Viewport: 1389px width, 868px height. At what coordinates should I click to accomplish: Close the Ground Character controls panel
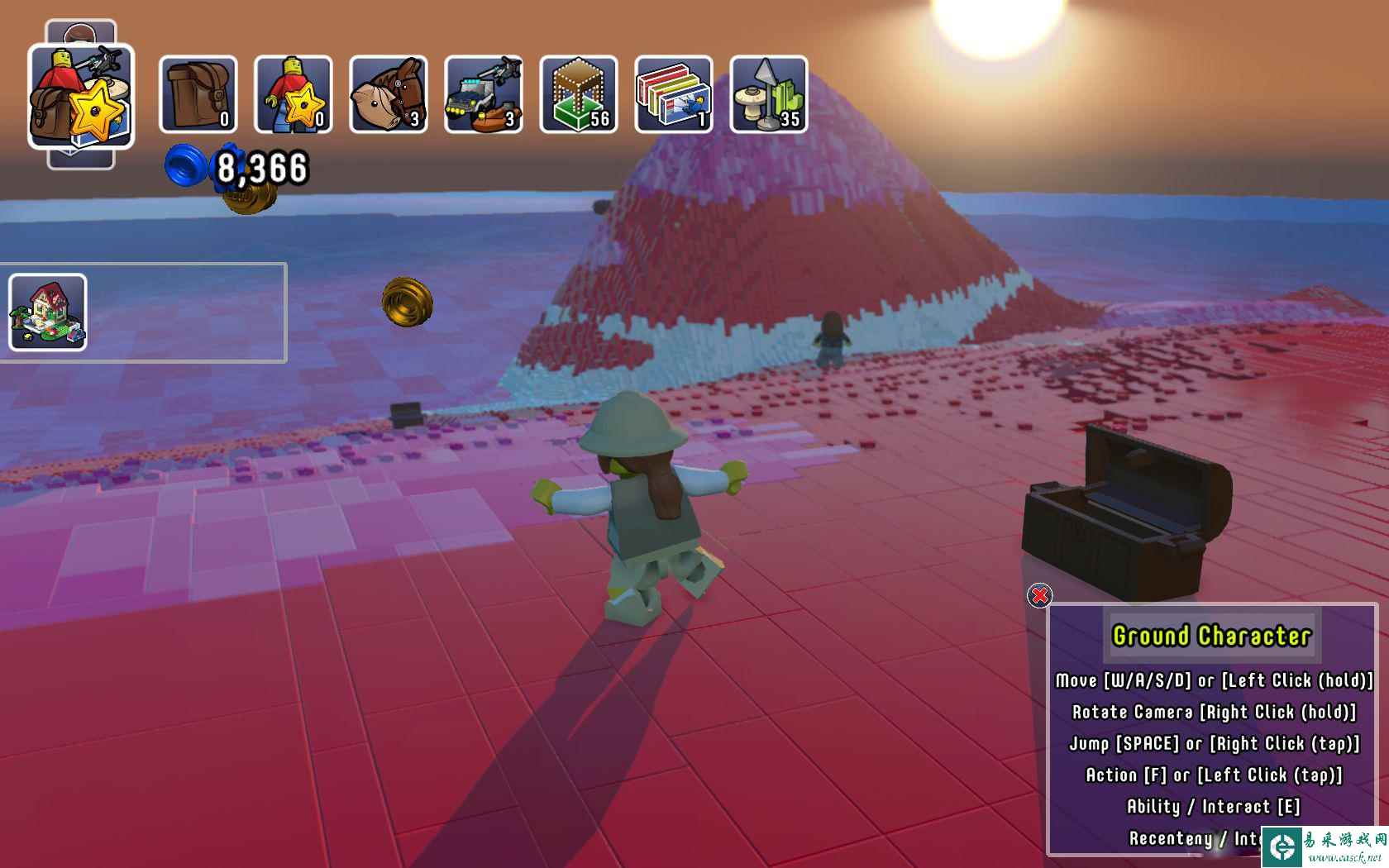pyautogui.click(x=1039, y=595)
